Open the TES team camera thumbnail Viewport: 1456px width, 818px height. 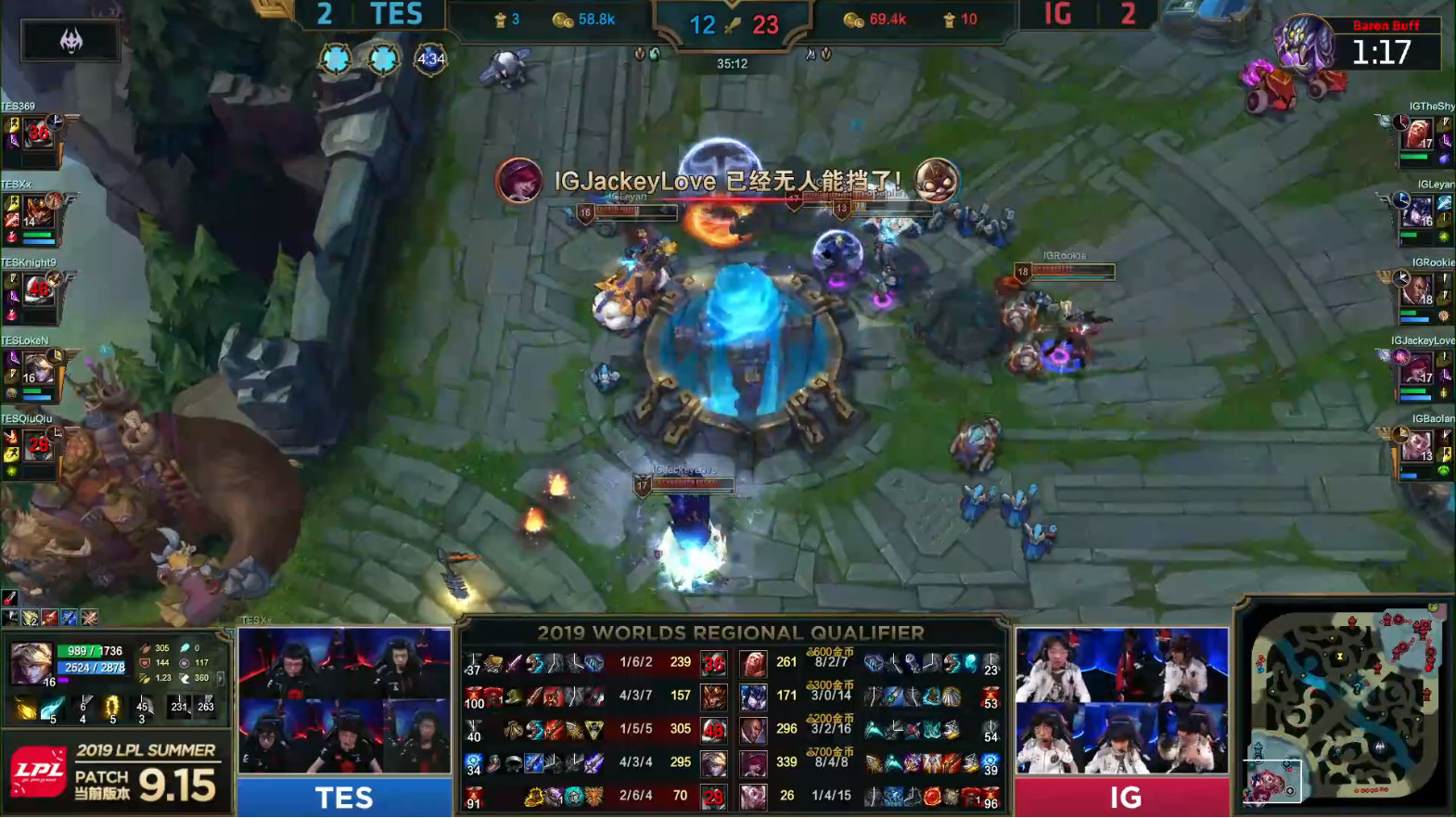tap(344, 700)
